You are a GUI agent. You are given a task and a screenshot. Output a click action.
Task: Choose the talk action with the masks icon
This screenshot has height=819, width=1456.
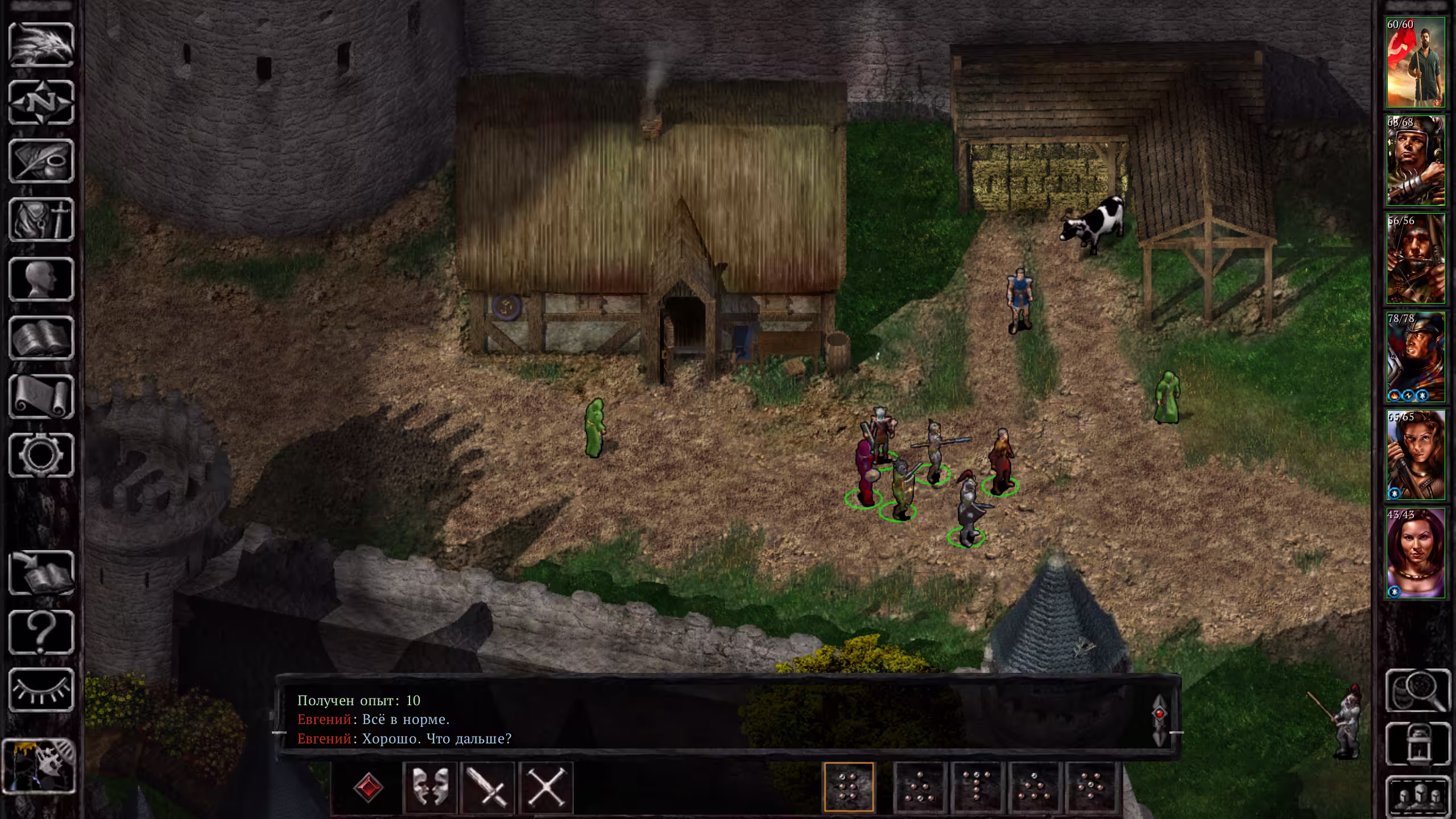pyautogui.click(x=429, y=788)
